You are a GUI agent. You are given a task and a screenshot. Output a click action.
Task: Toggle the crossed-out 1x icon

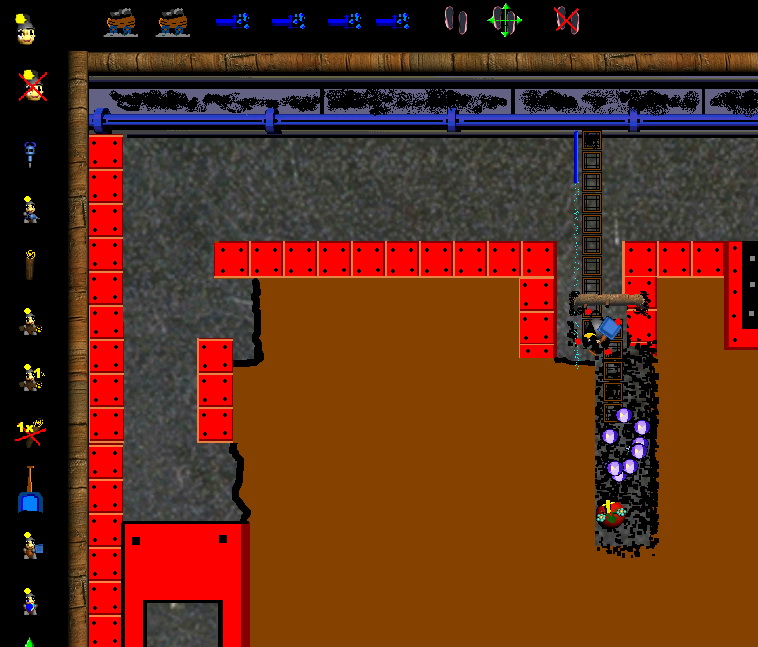[30, 431]
